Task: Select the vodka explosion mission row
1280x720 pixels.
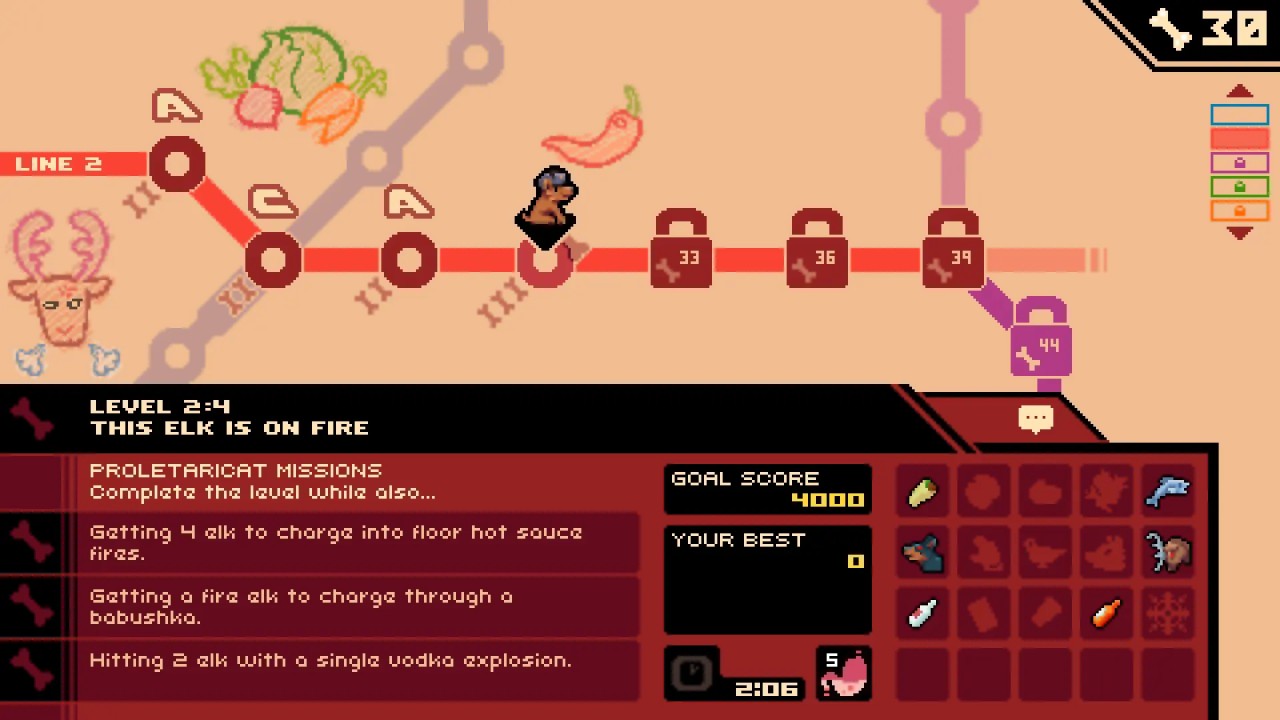Action: point(330,661)
